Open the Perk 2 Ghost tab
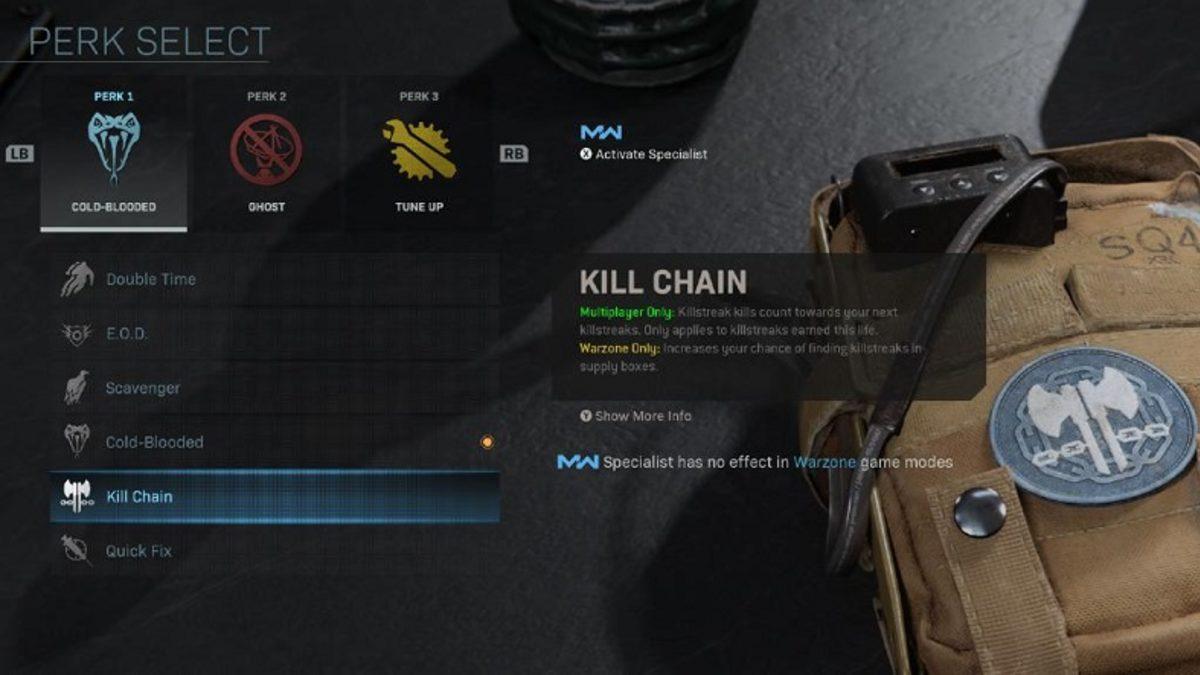This screenshot has height=675, width=1200. [266, 153]
